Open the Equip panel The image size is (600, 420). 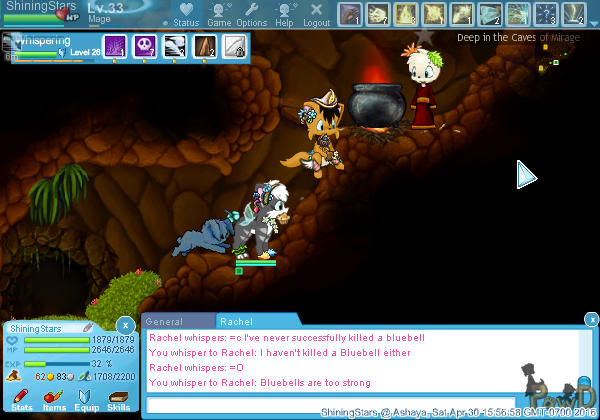(x=86, y=401)
